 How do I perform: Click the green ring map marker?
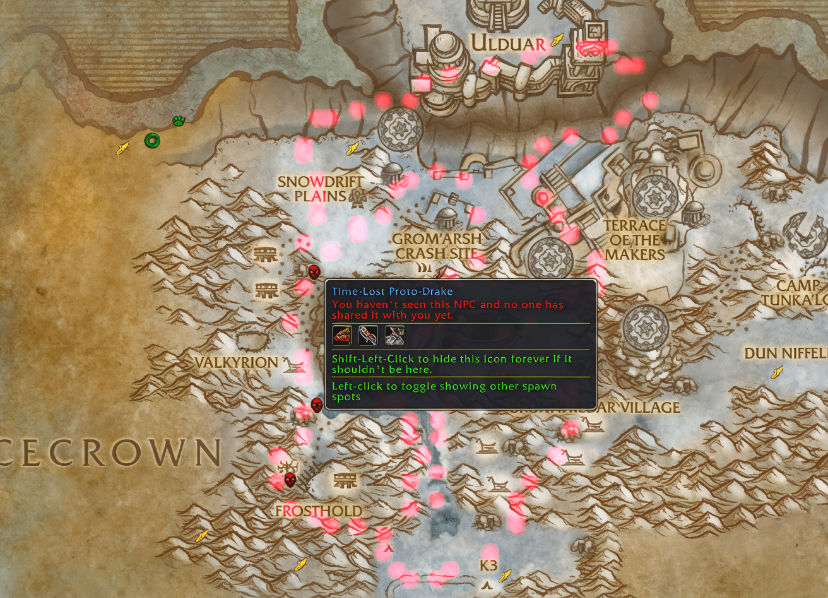151,140
